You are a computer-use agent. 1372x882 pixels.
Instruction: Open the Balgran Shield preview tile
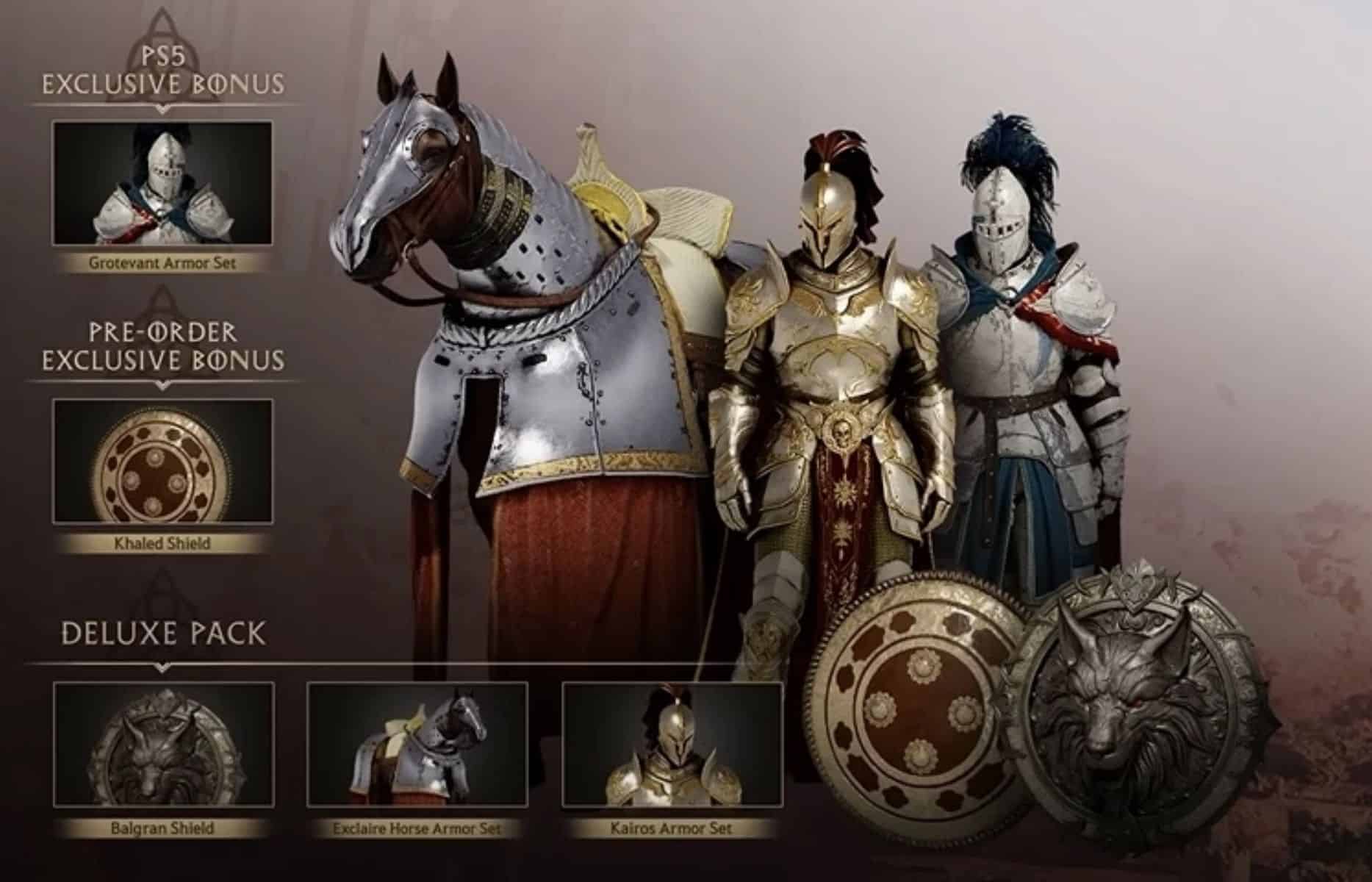pyautogui.click(x=163, y=744)
